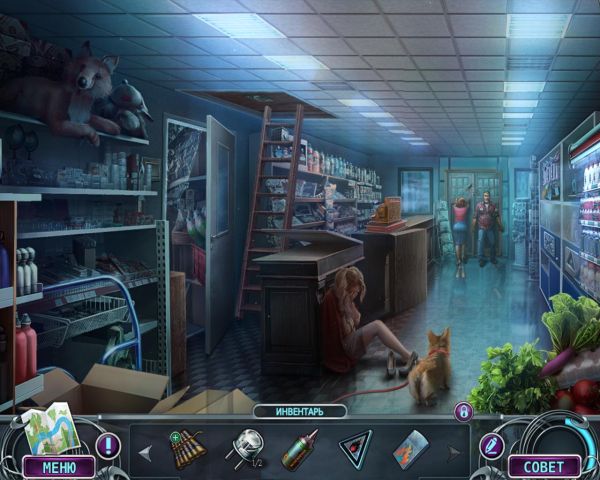Viewport: 600px width, 480px height.
Task: Click the ИНВЕНТАРЬ panel label
Action: tap(299, 411)
